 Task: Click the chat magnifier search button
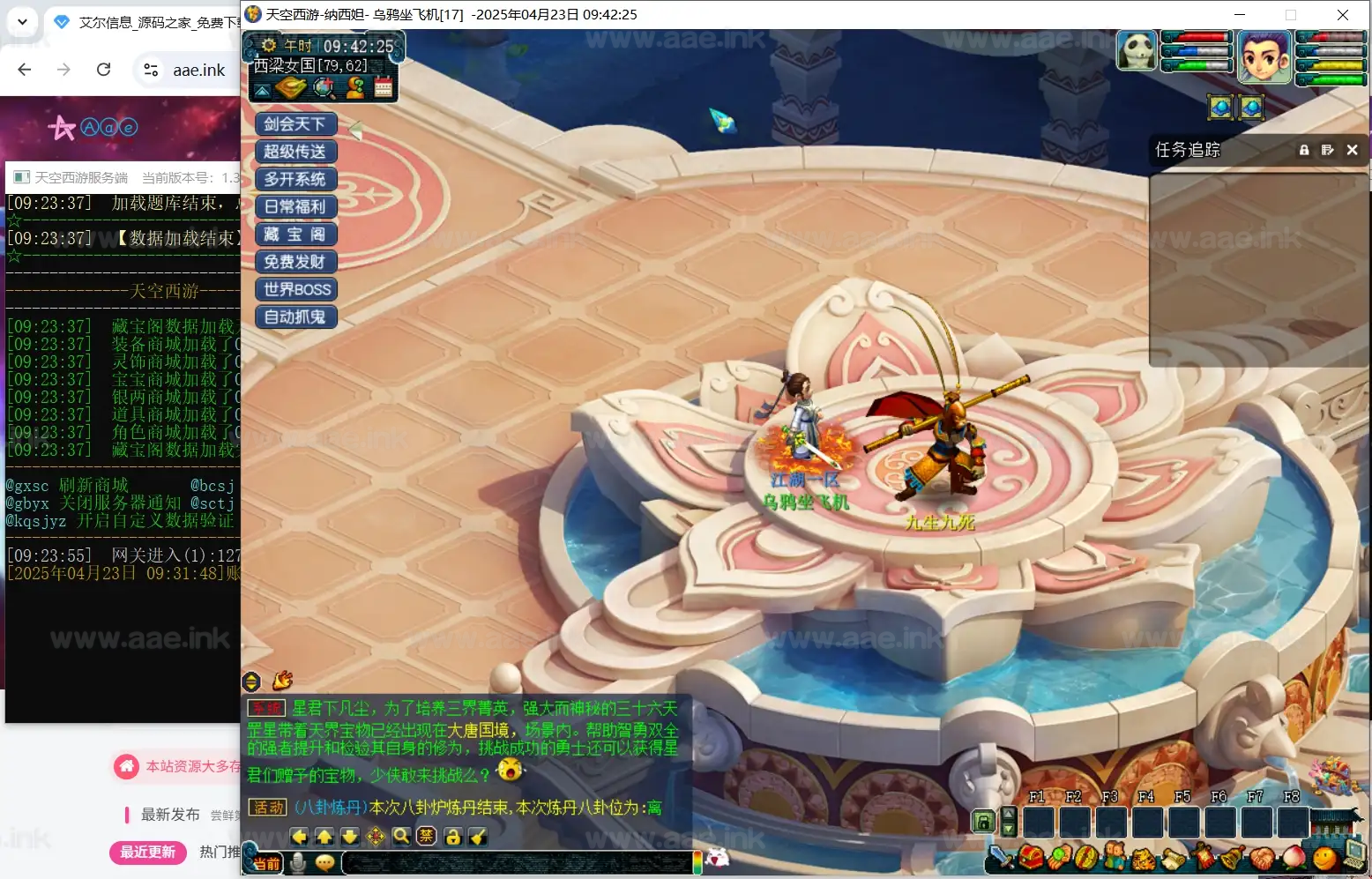pos(401,836)
